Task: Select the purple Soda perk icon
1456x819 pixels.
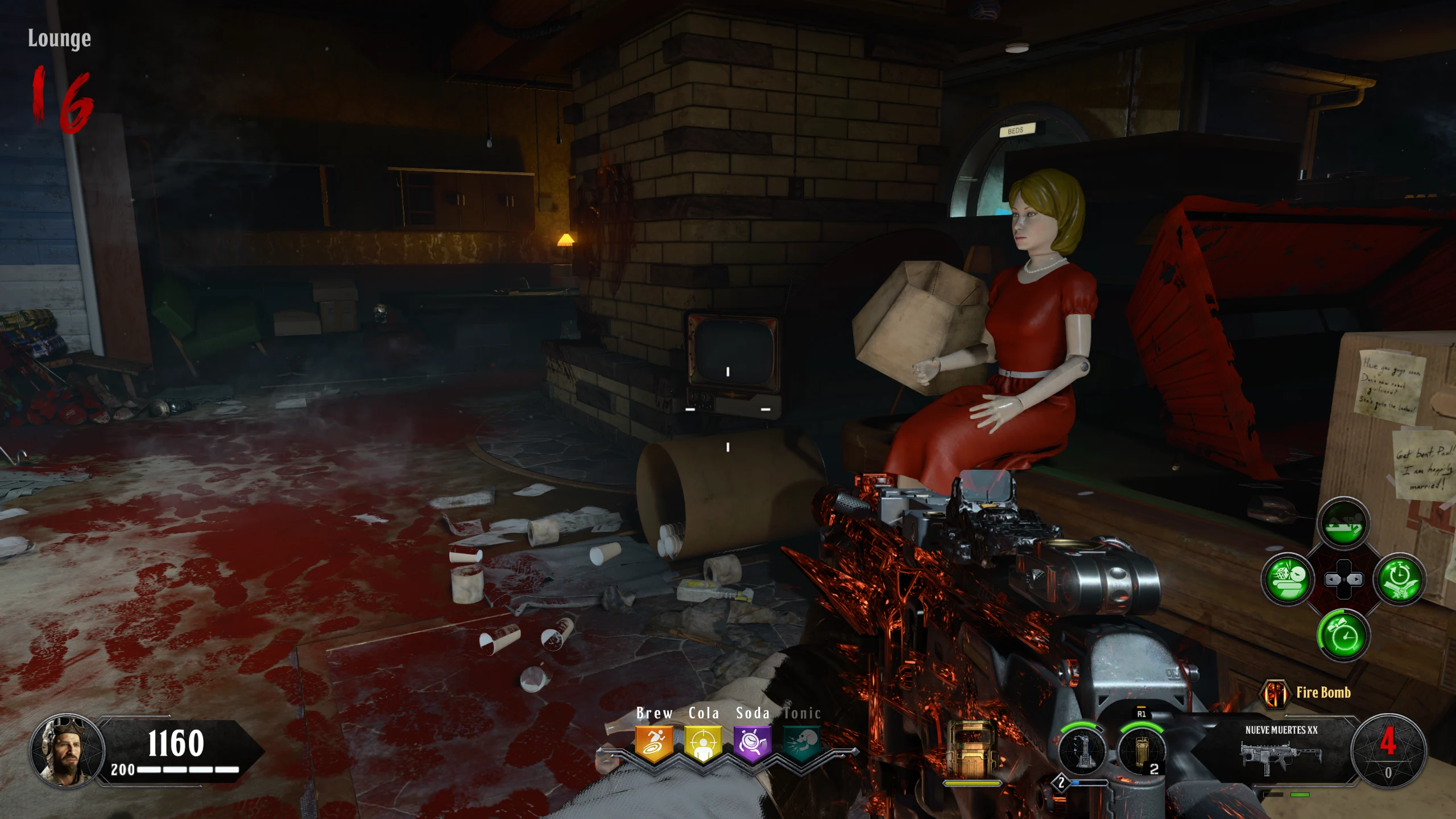Action: pyautogui.click(x=752, y=743)
